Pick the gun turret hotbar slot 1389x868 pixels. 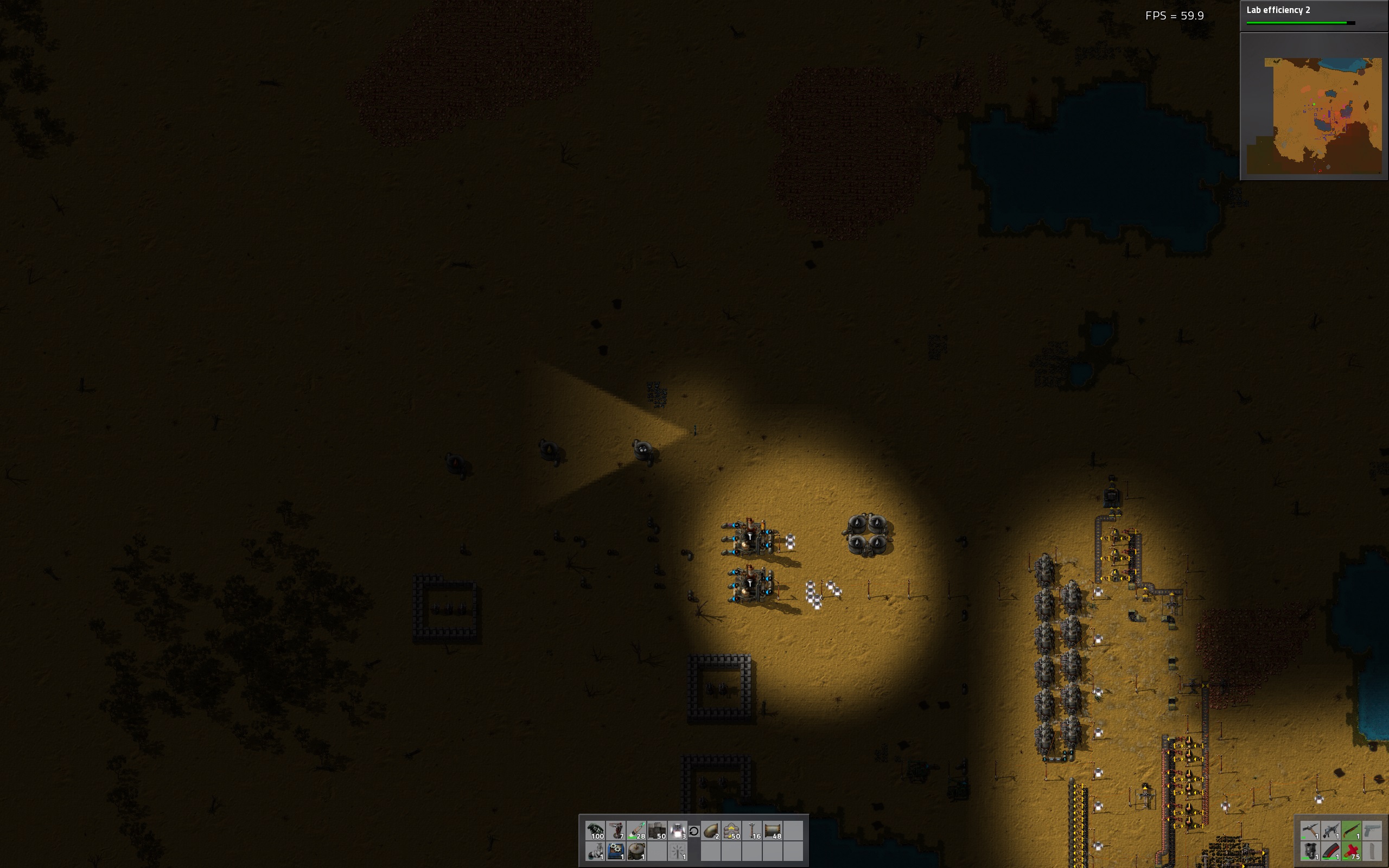pyautogui.click(x=616, y=831)
